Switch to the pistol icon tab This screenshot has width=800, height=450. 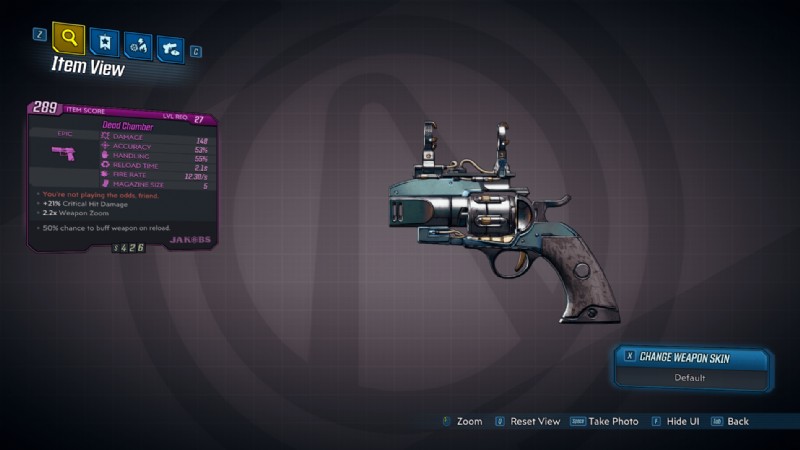170,49
